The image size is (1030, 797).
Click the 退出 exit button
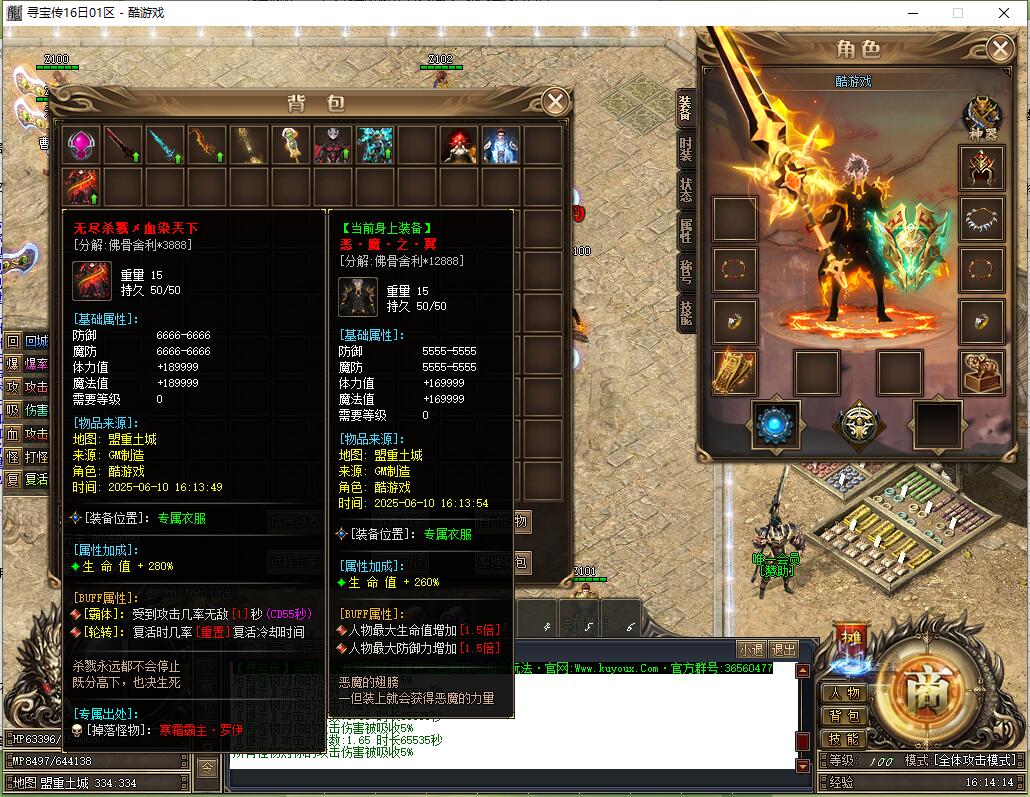(784, 649)
